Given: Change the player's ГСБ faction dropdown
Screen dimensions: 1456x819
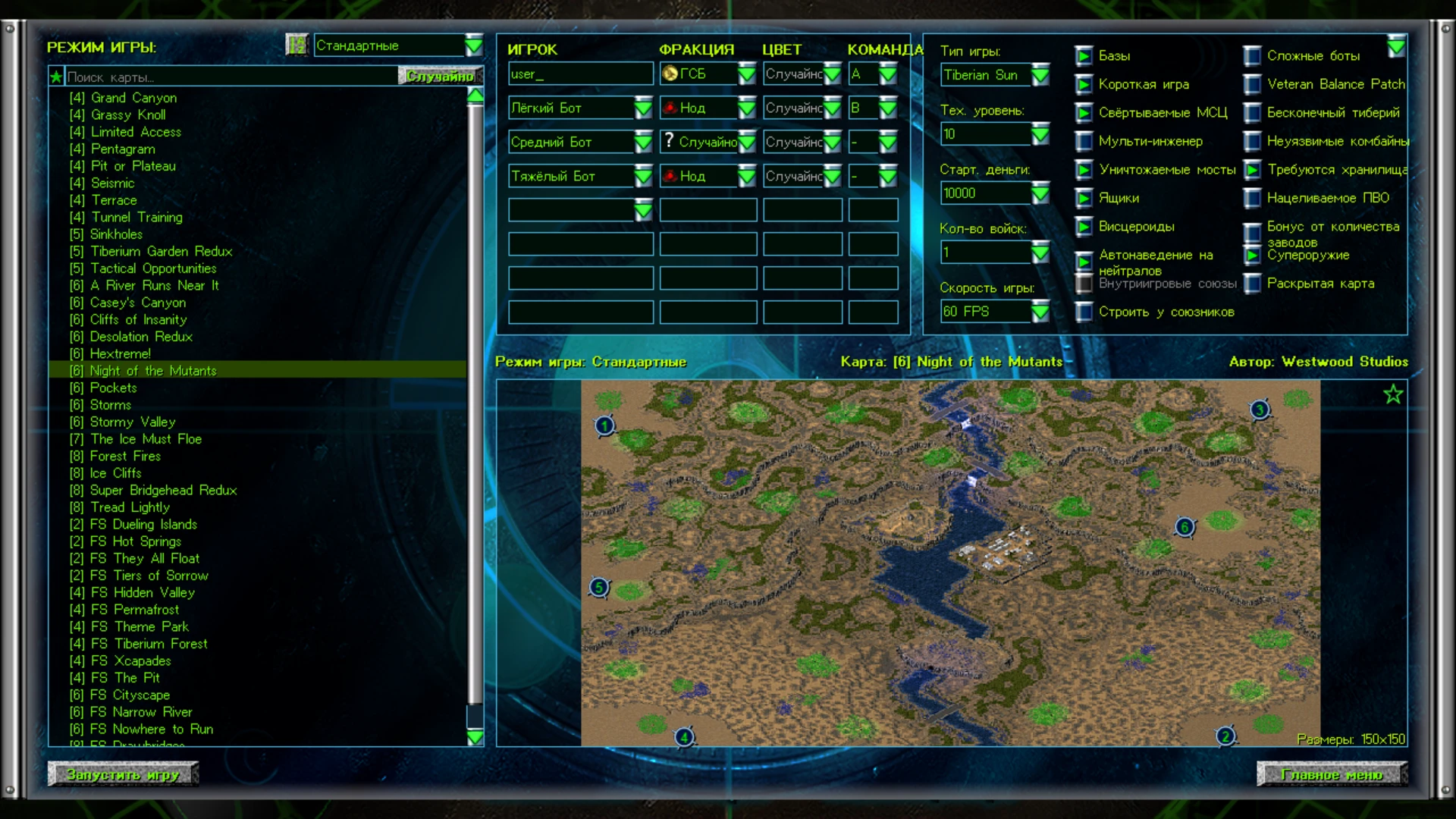Looking at the screenshot, I should [747, 74].
